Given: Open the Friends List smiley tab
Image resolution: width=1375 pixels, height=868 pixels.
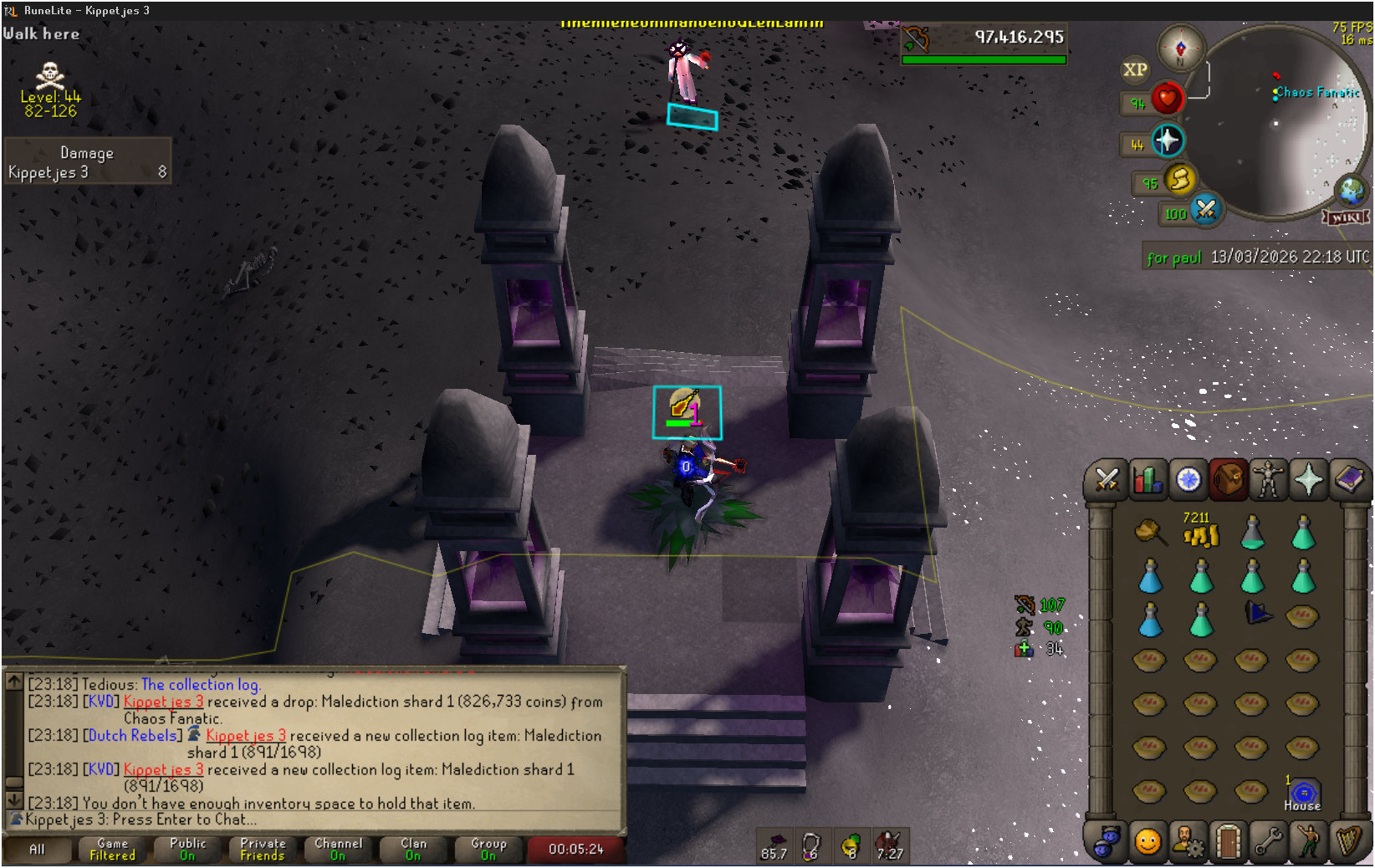Looking at the screenshot, I should coord(1148,841).
